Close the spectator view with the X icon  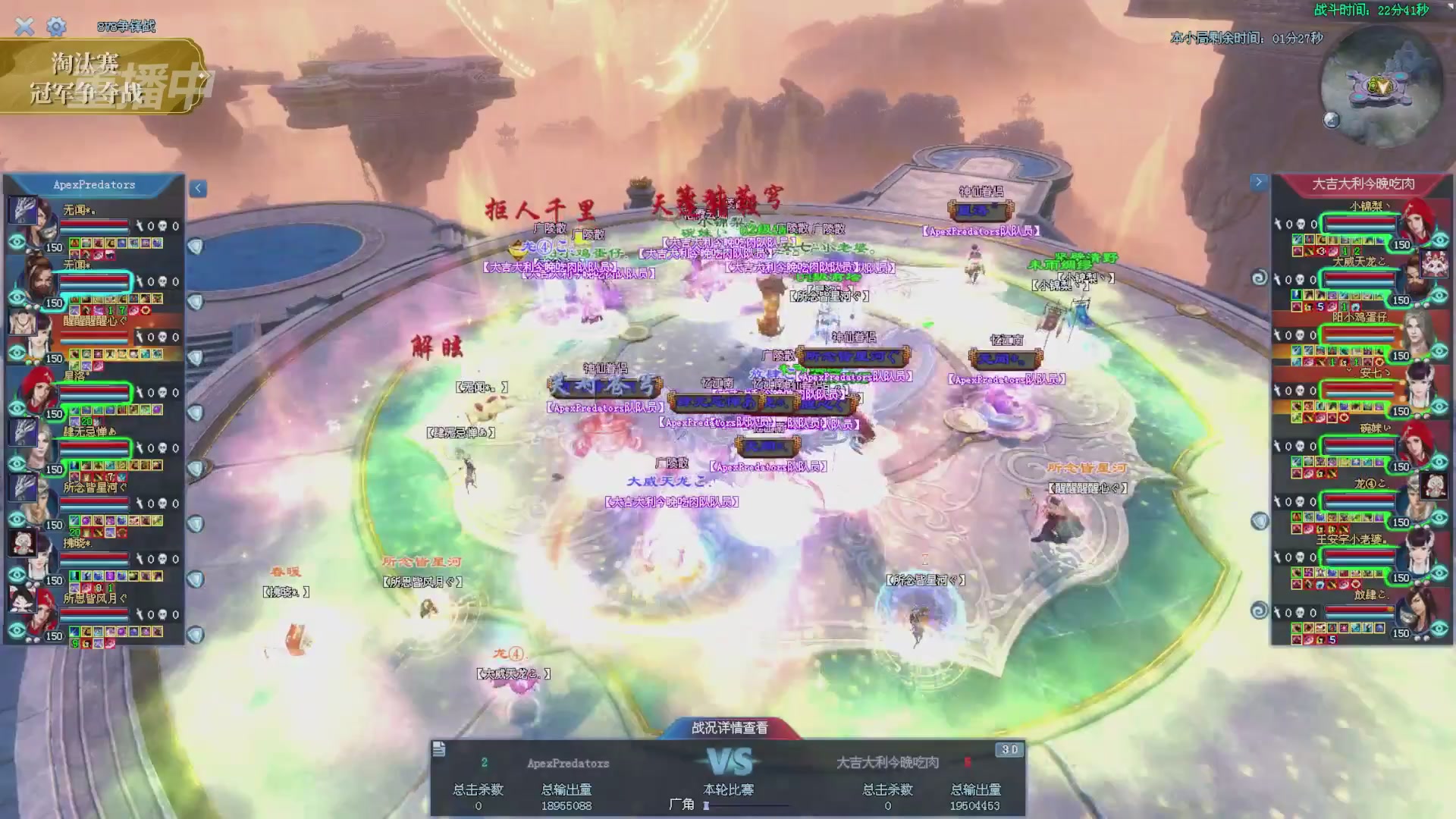pos(24,27)
